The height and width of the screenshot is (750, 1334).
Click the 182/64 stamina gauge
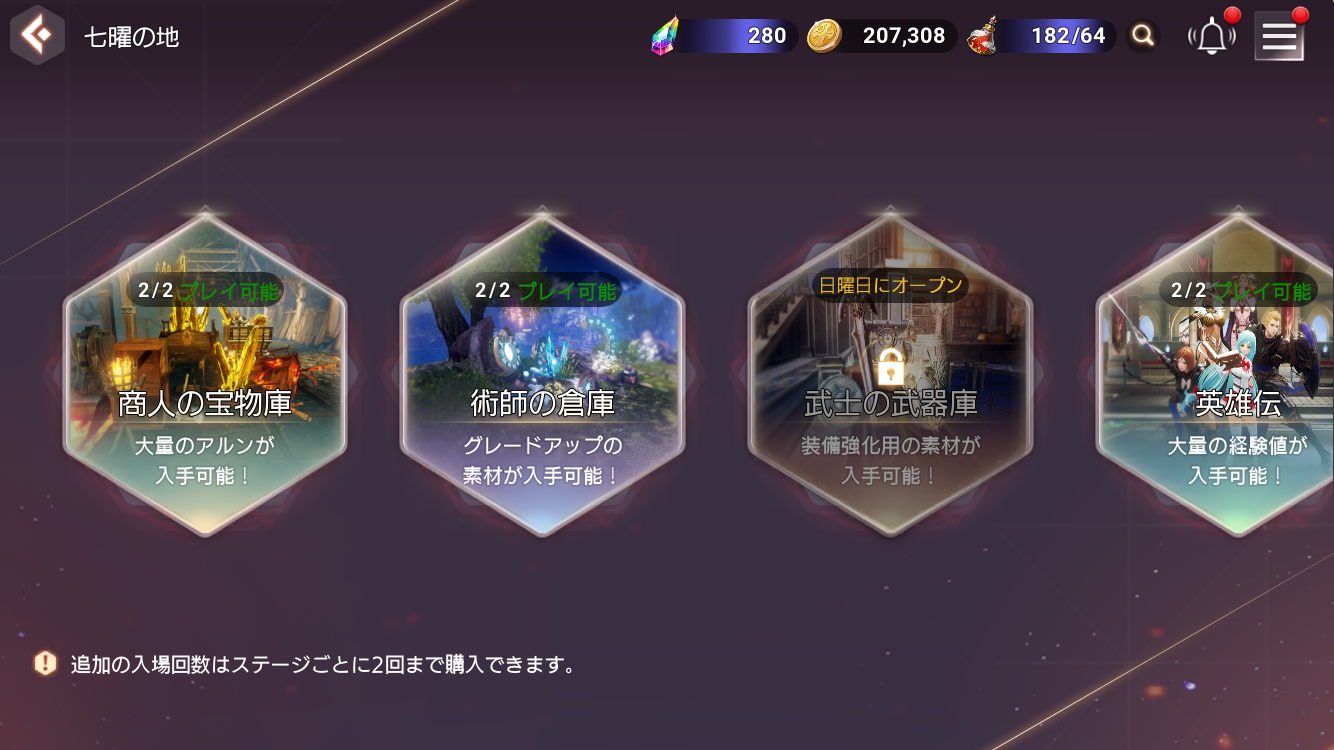click(1070, 35)
